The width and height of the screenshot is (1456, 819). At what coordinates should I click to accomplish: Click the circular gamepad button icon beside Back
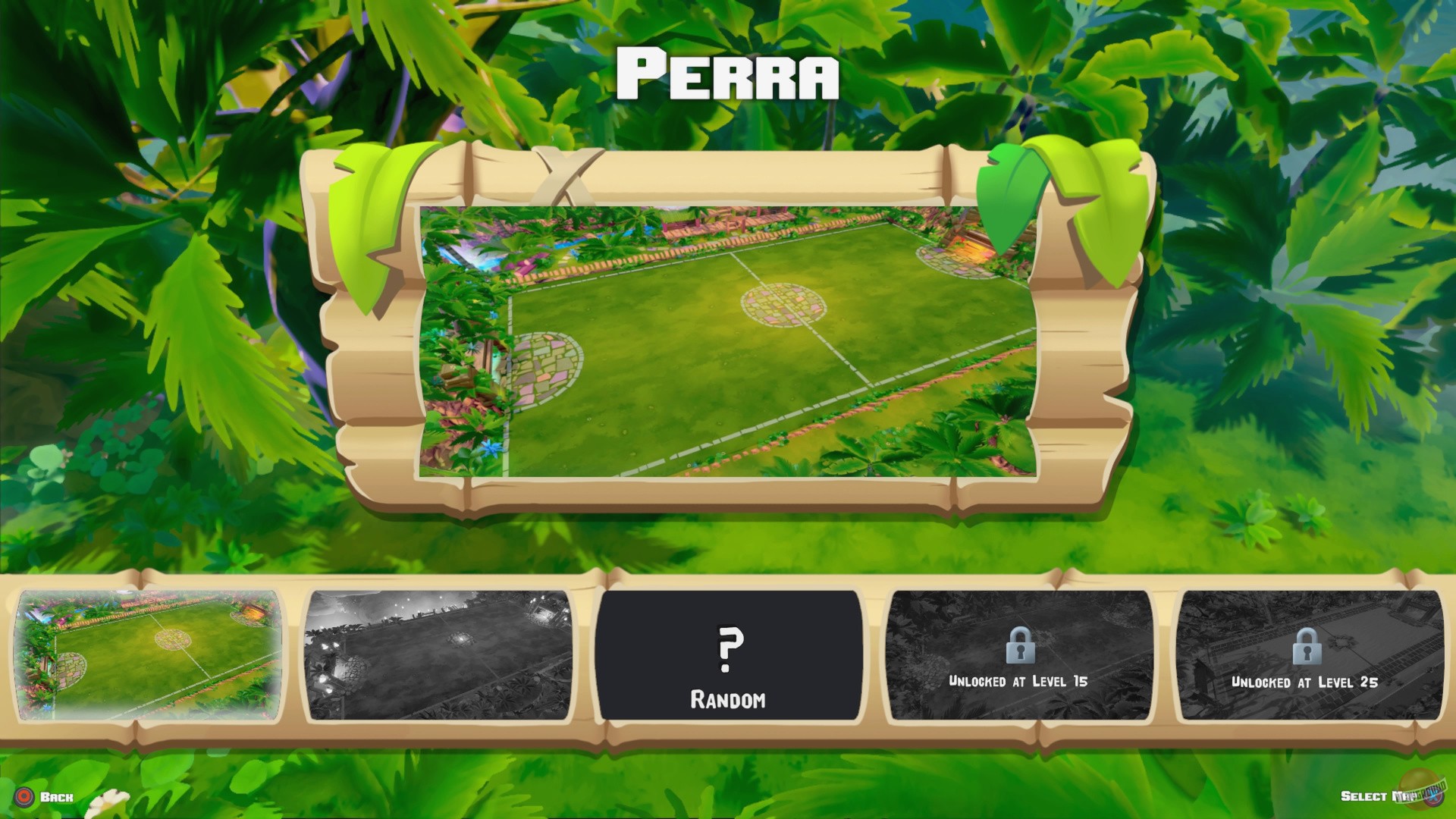24,797
